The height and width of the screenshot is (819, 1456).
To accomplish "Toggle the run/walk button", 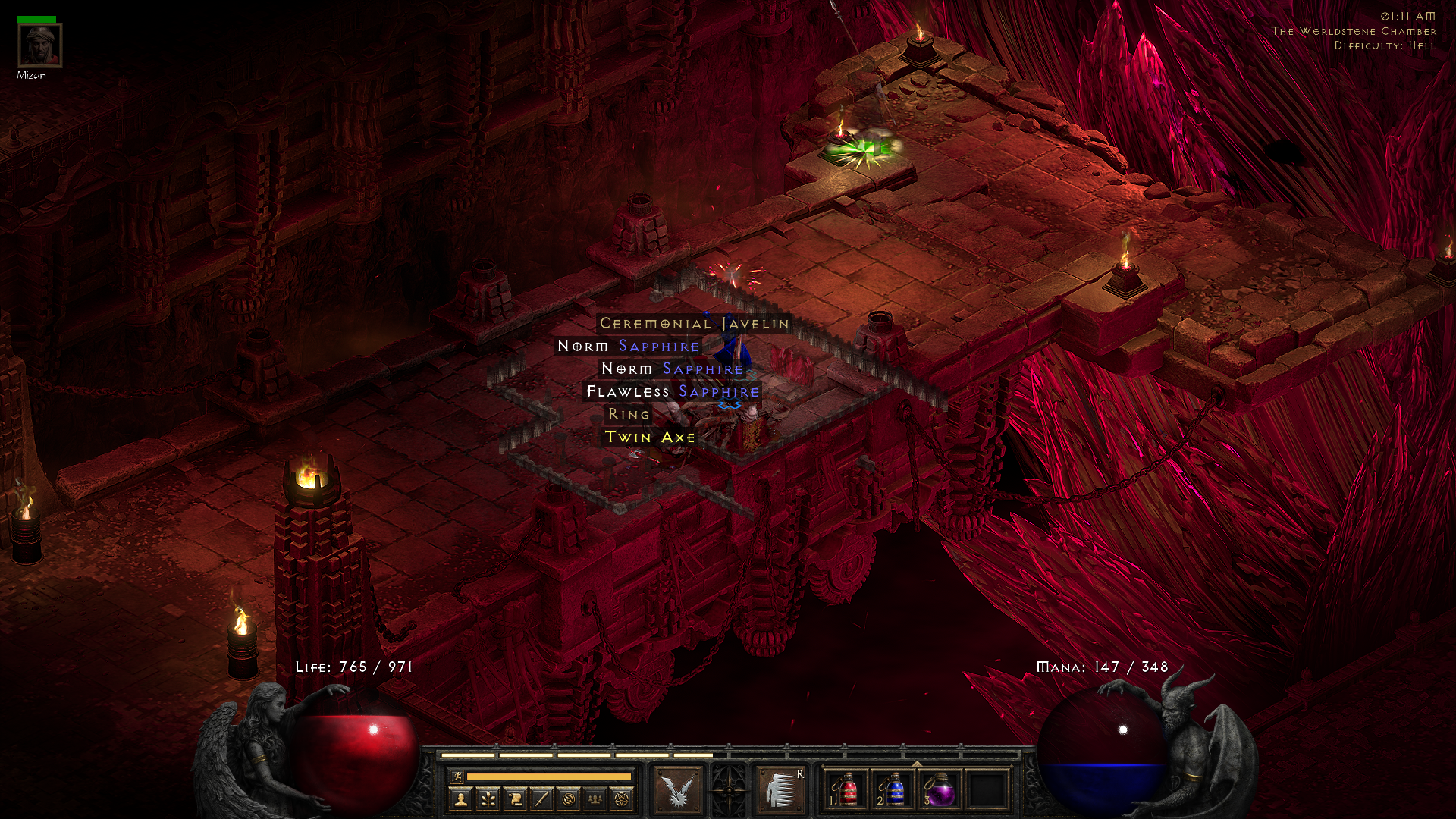I will tap(457, 776).
